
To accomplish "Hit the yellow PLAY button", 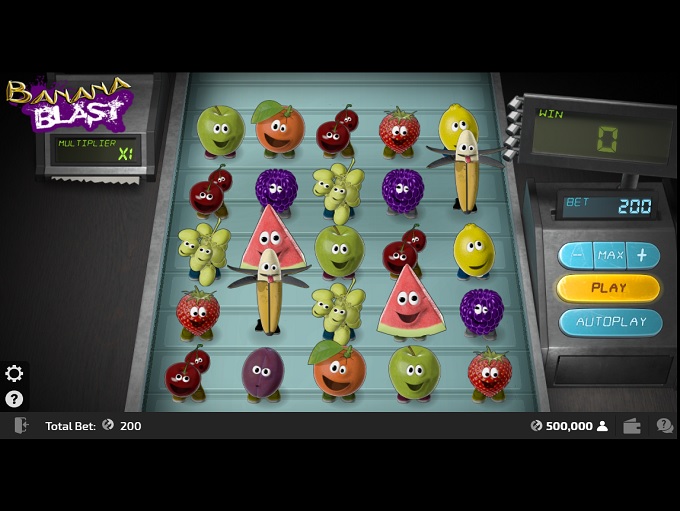I will (x=608, y=288).
